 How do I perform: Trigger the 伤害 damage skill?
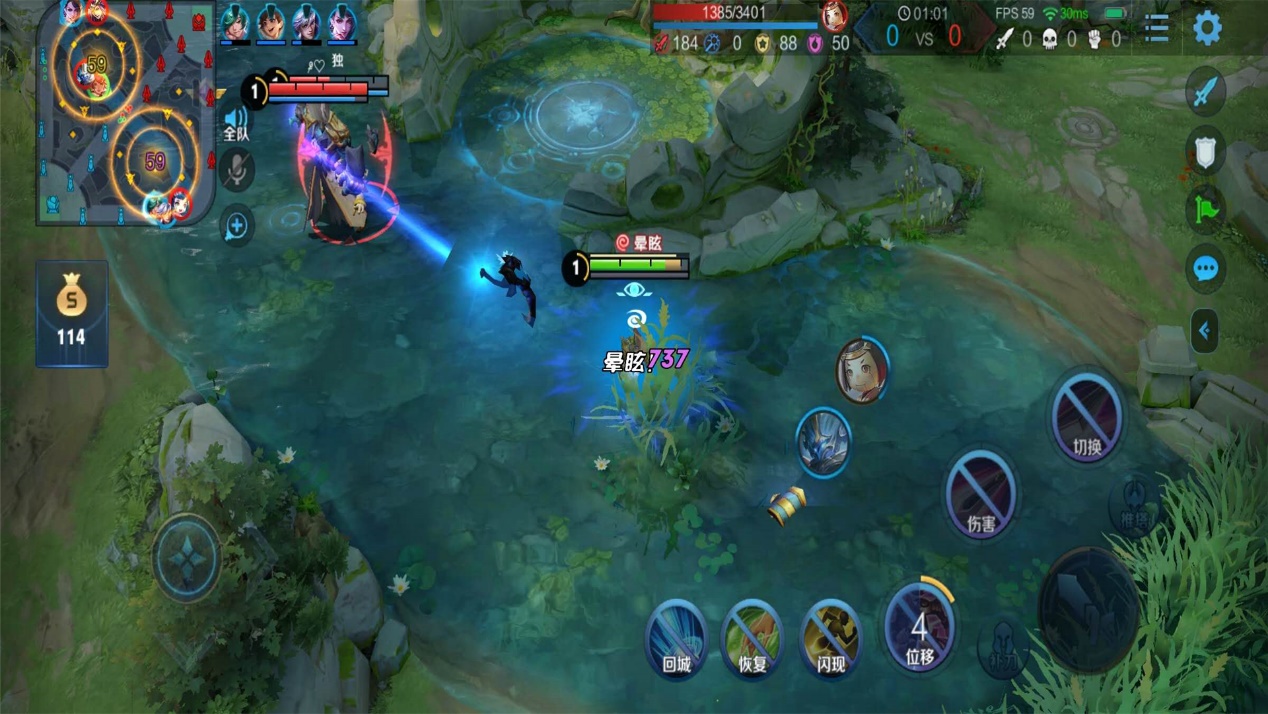[980, 492]
